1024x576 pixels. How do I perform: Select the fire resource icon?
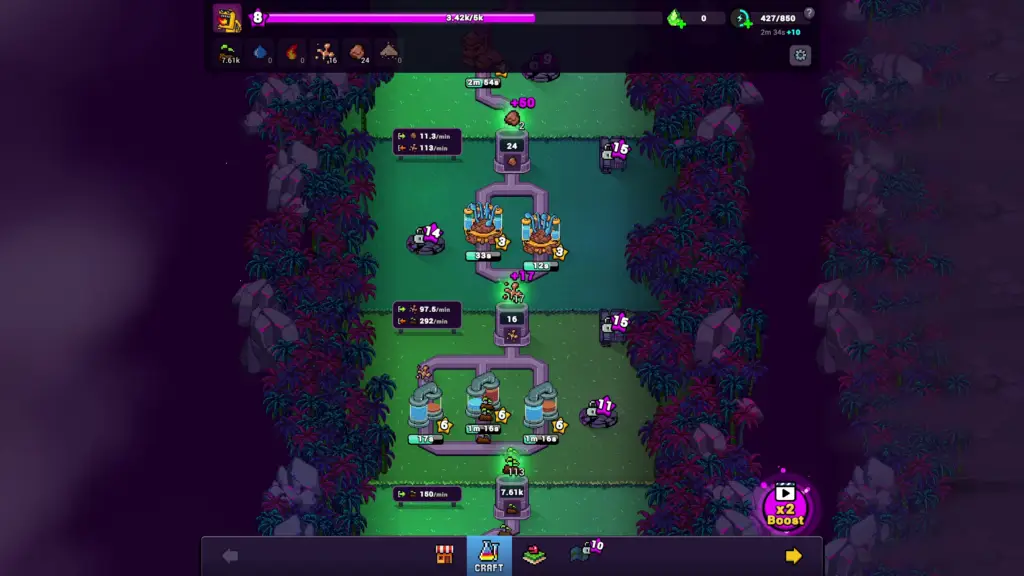293,52
